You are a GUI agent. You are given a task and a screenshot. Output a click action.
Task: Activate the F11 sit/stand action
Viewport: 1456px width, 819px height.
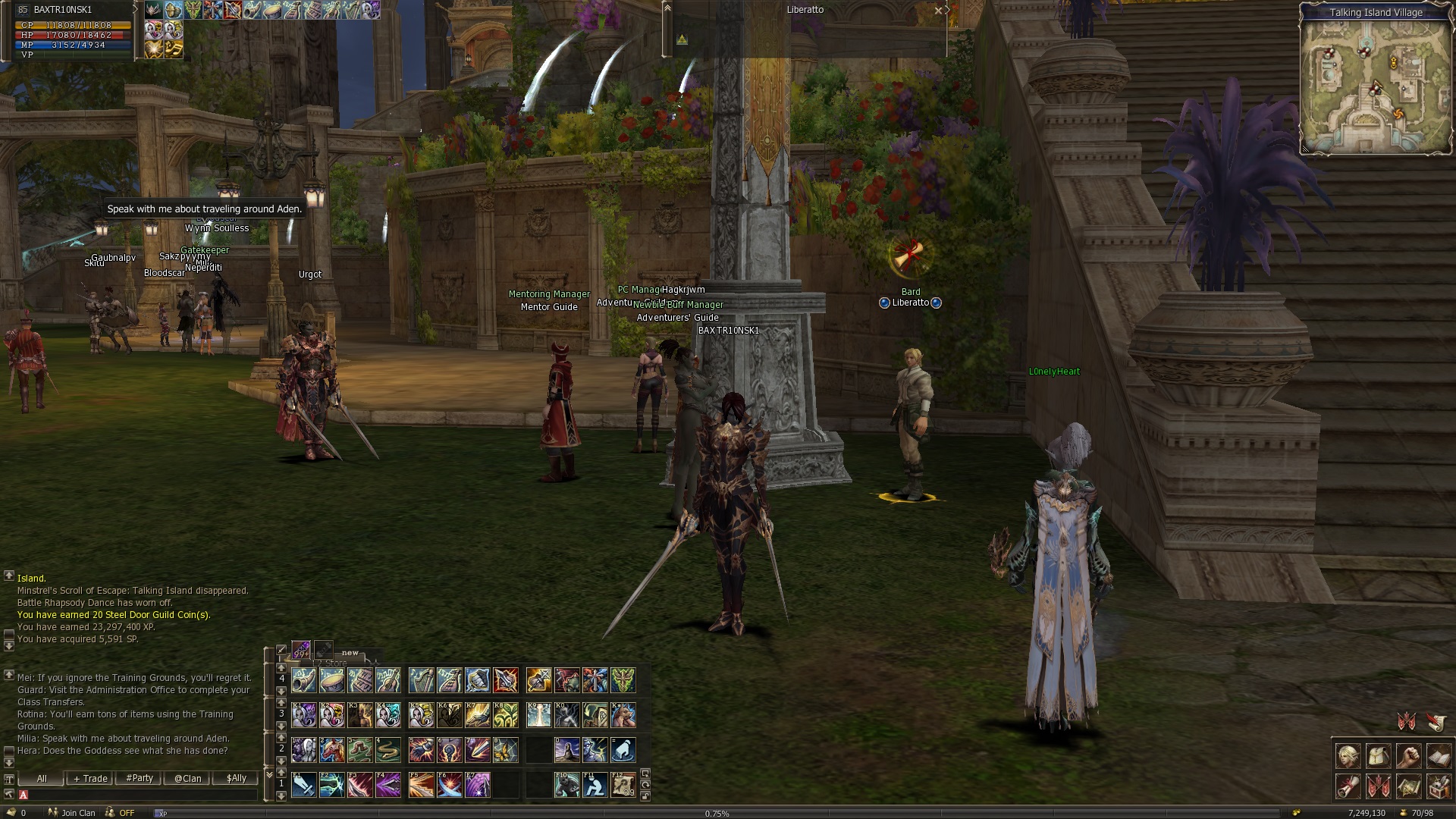595,785
